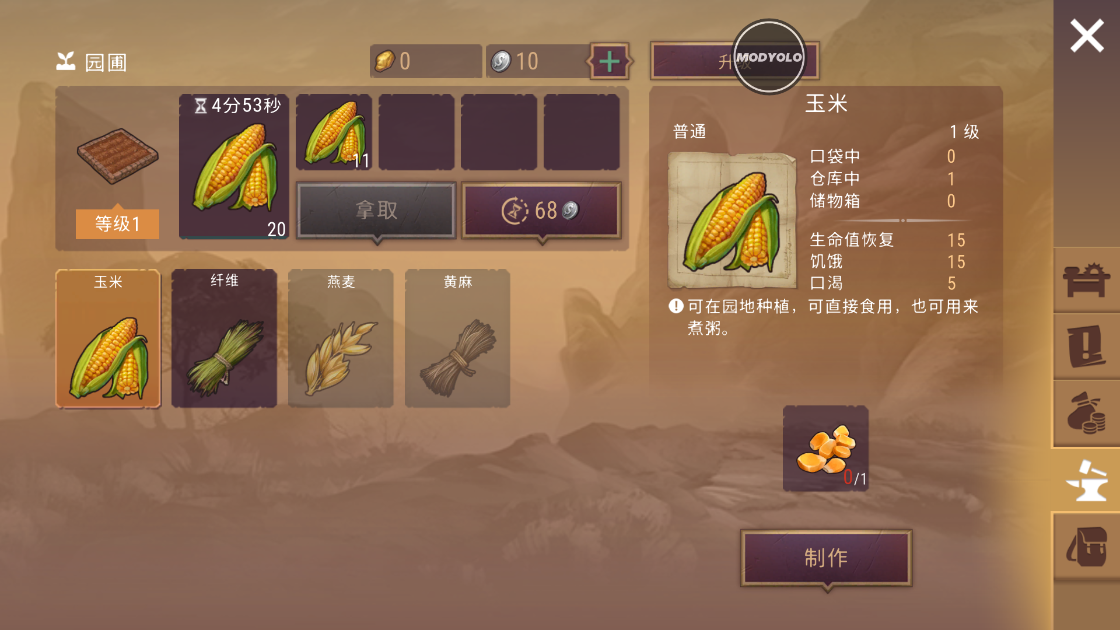Pick the 燕麦 oat crop card
Image resolution: width=1120 pixels, height=630 pixels.
341,338
